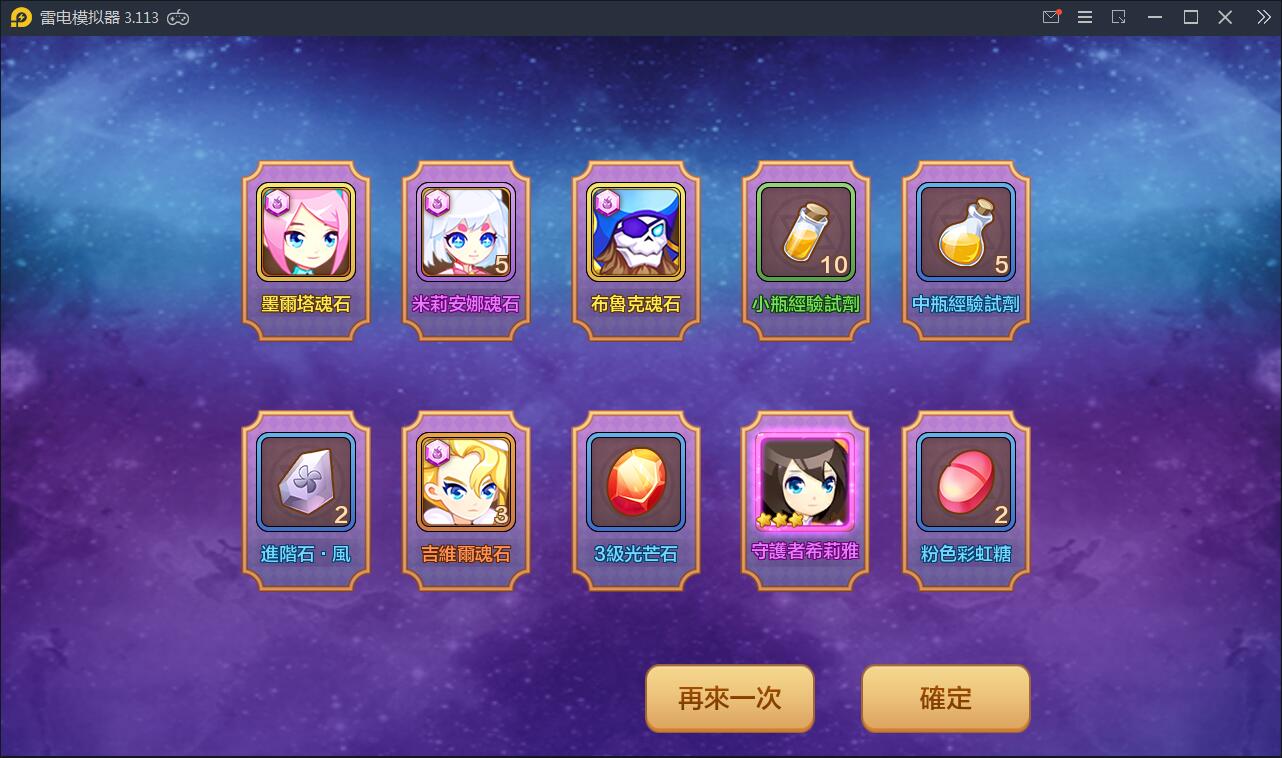Viewport: 1282px width, 758px height.
Task: Confirm rewards with the 確定 button
Action: (x=944, y=698)
